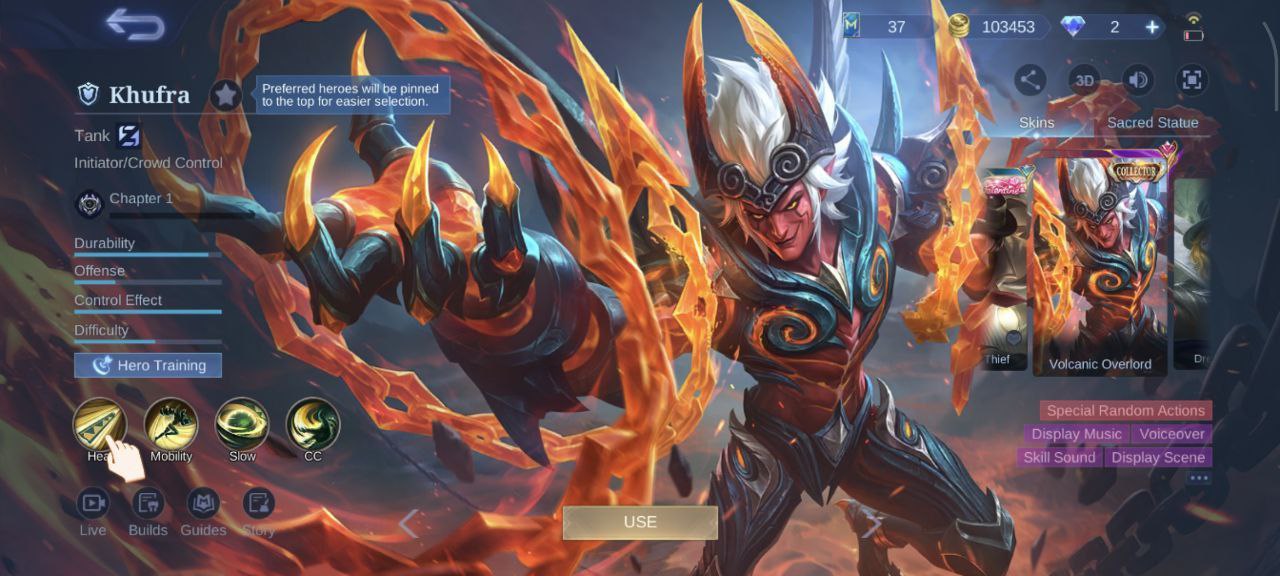Open the Voiceover option
This screenshot has height=576, width=1280.
click(x=1172, y=434)
